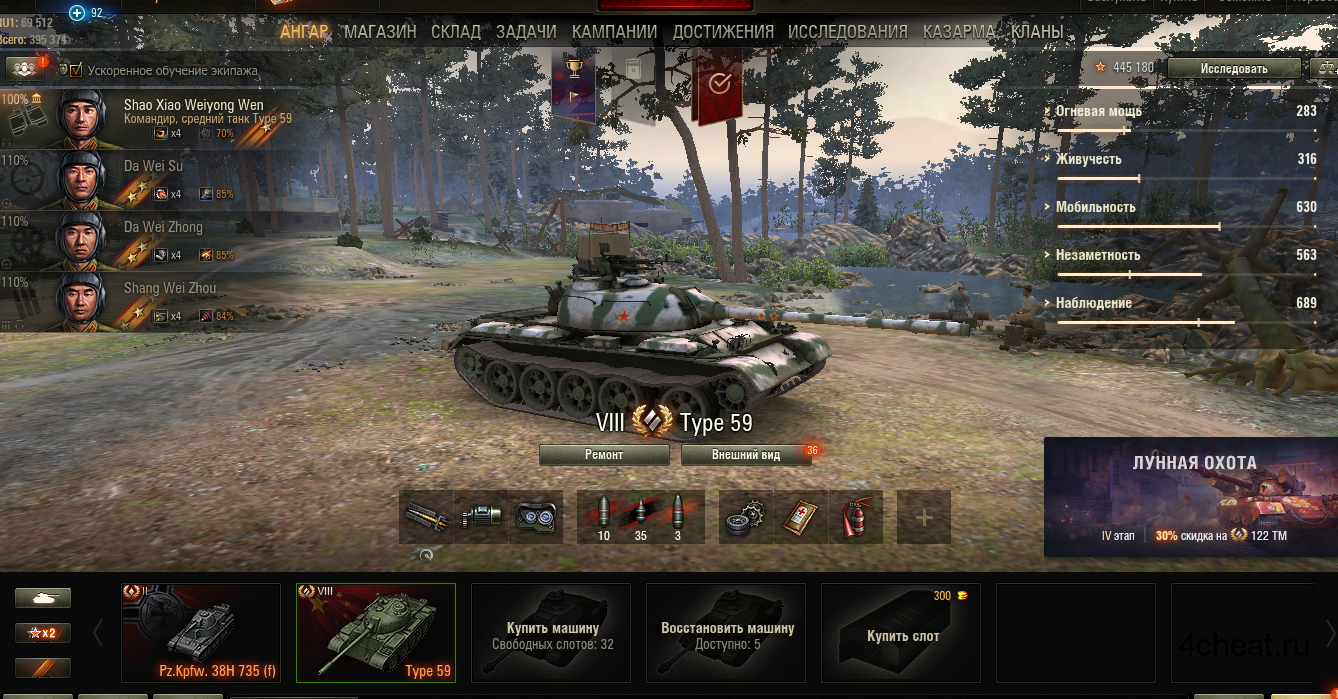Switch to the СКЛАД tab
Screen dimensions: 1338x699
[x=456, y=32]
